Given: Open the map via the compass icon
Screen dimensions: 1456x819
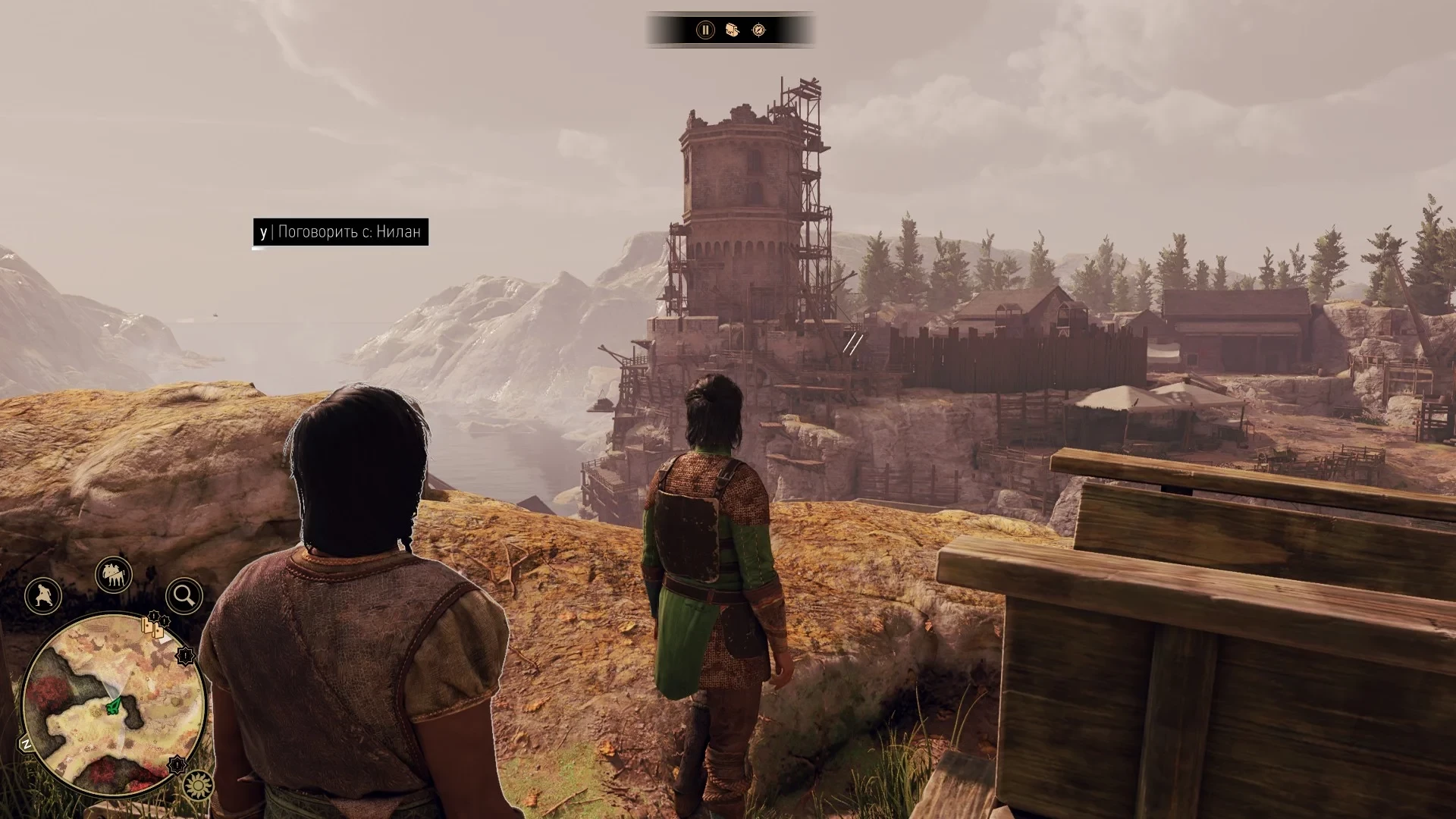Looking at the screenshot, I should (x=758, y=30).
